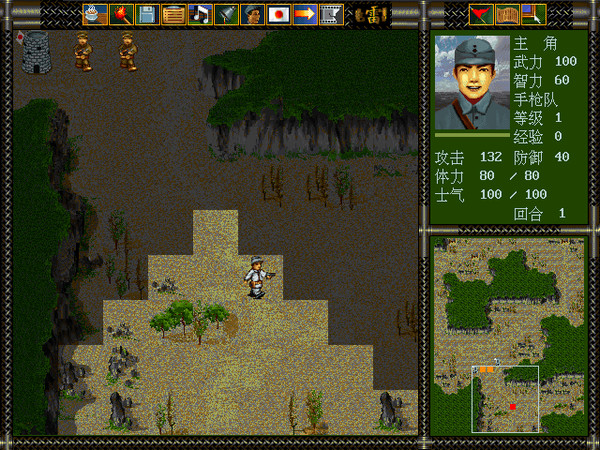Click the window-with-cursor icon
This screenshot has width=600, height=450.
click(533, 14)
